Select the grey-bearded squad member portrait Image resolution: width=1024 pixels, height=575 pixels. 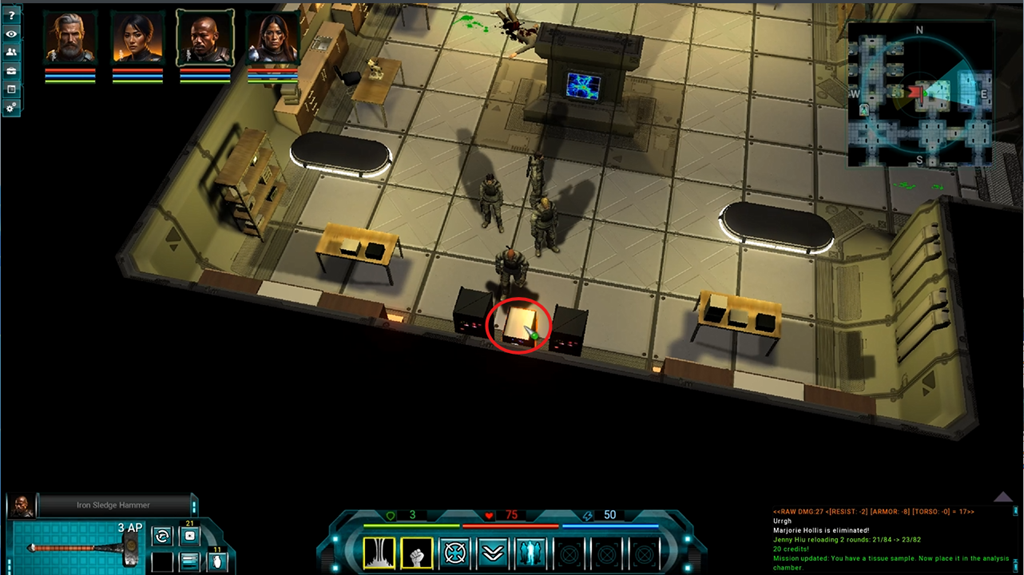point(70,38)
